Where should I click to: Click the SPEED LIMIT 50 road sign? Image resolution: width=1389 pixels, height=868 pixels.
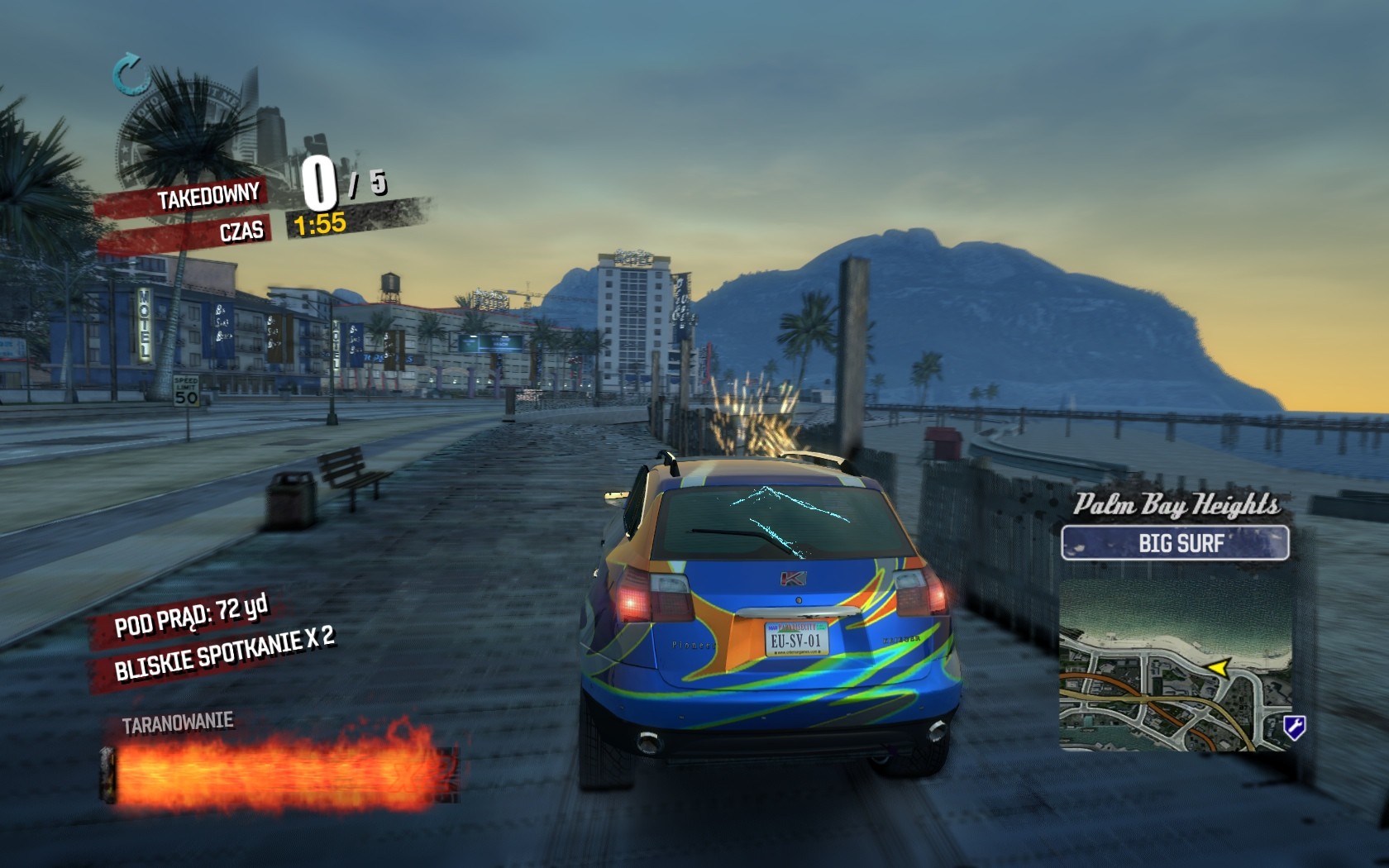point(187,391)
